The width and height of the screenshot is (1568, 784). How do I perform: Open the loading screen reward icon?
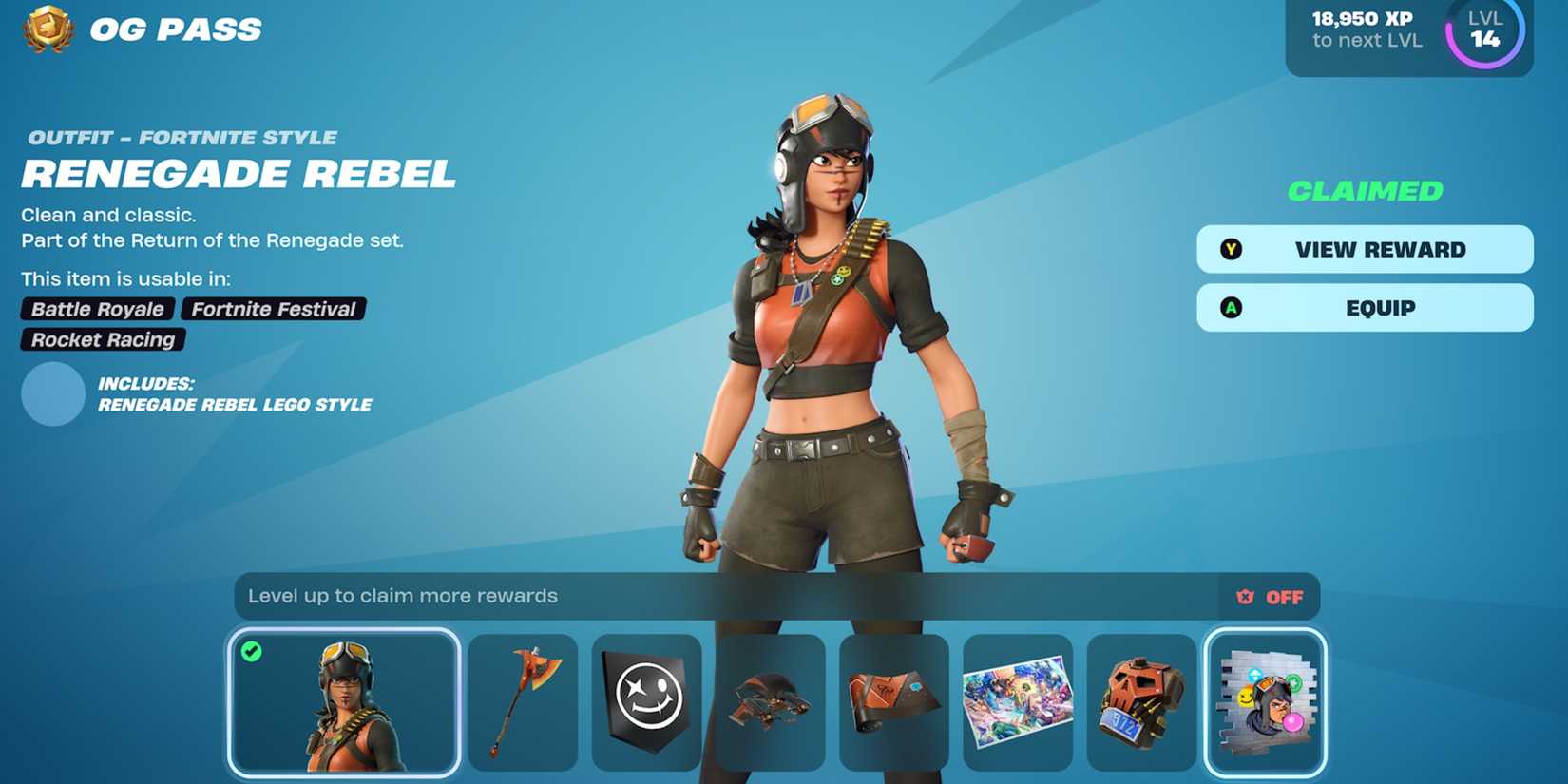tap(1018, 701)
